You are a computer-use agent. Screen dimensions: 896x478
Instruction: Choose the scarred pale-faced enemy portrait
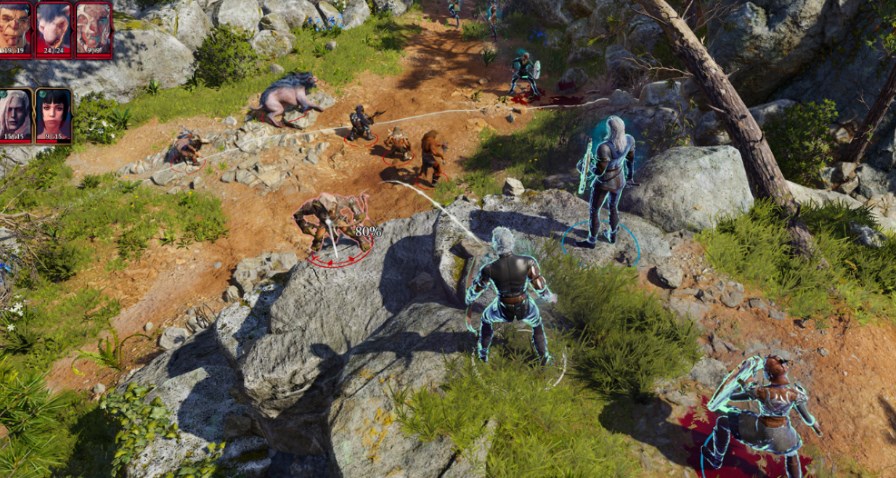click(93, 25)
